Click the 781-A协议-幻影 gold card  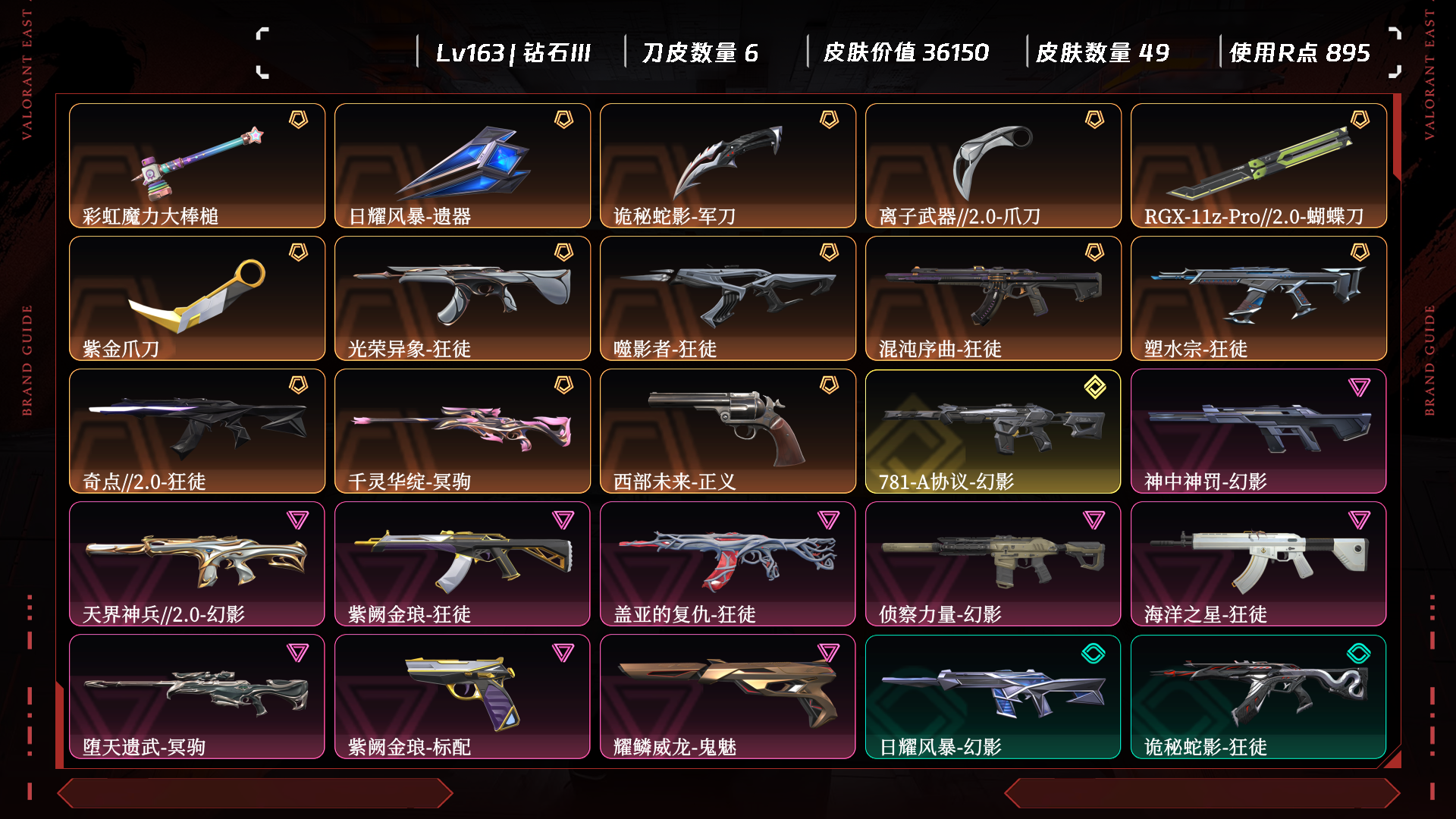(993, 431)
